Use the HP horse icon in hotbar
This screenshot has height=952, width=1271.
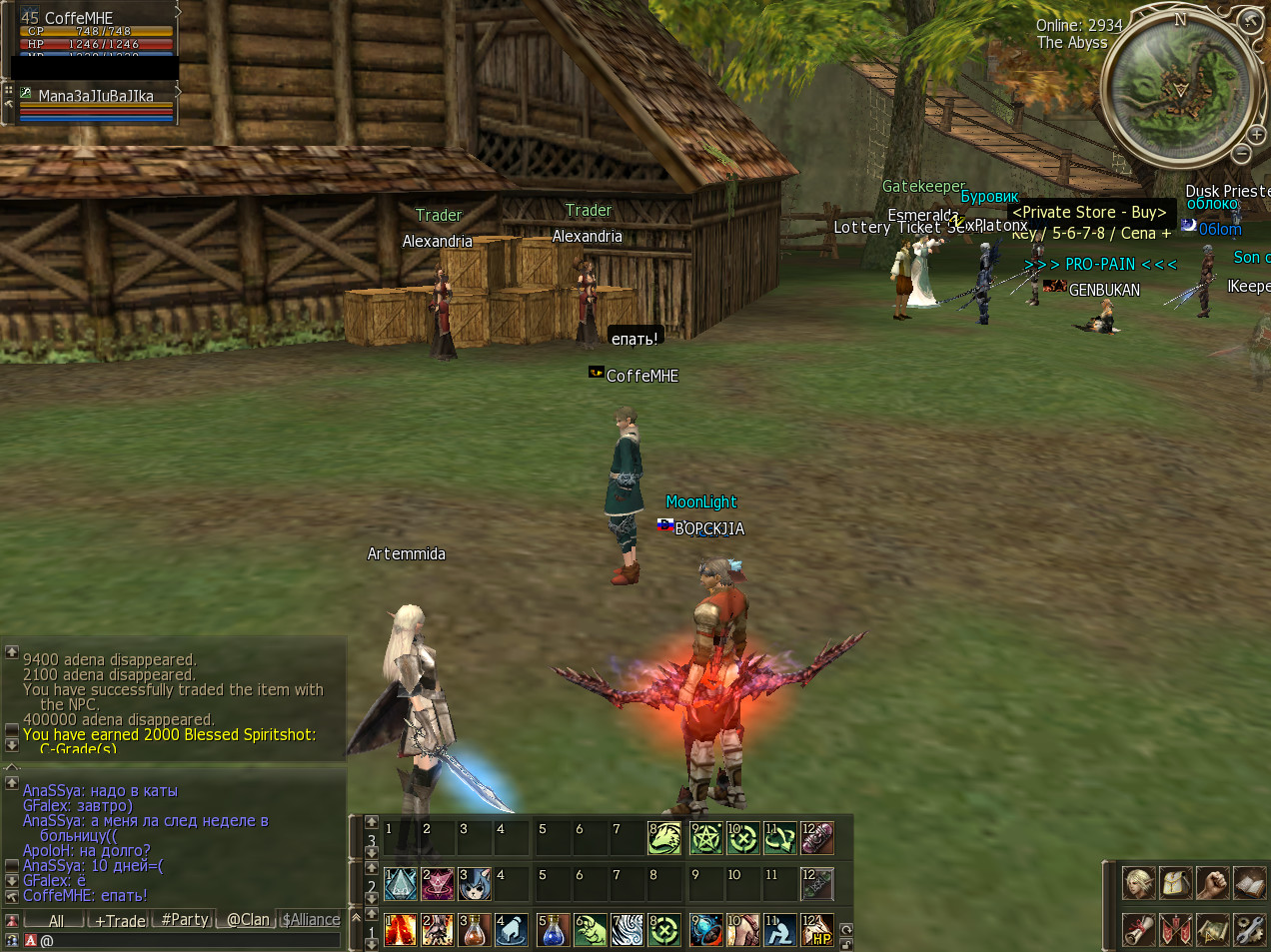(817, 930)
